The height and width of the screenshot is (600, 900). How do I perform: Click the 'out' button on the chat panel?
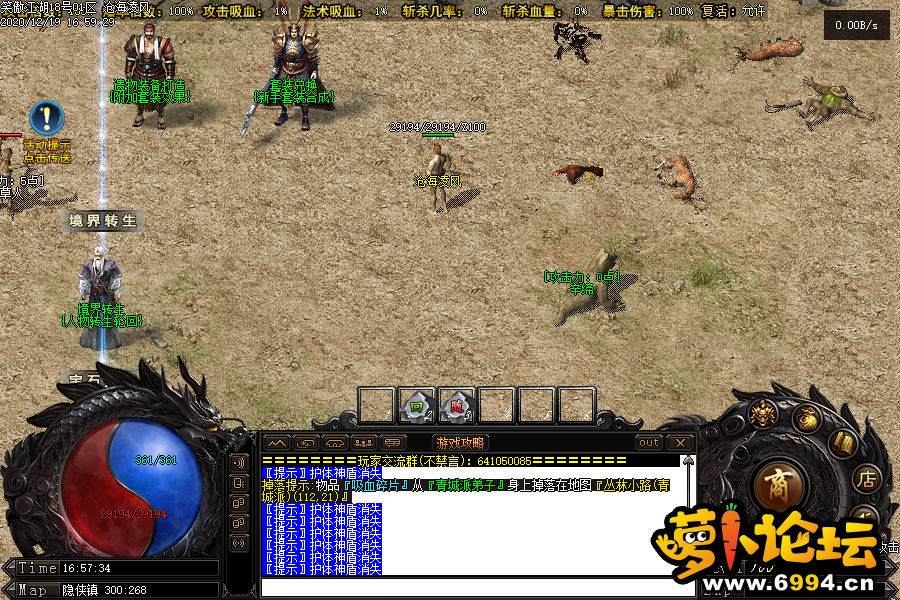[649, 442]
